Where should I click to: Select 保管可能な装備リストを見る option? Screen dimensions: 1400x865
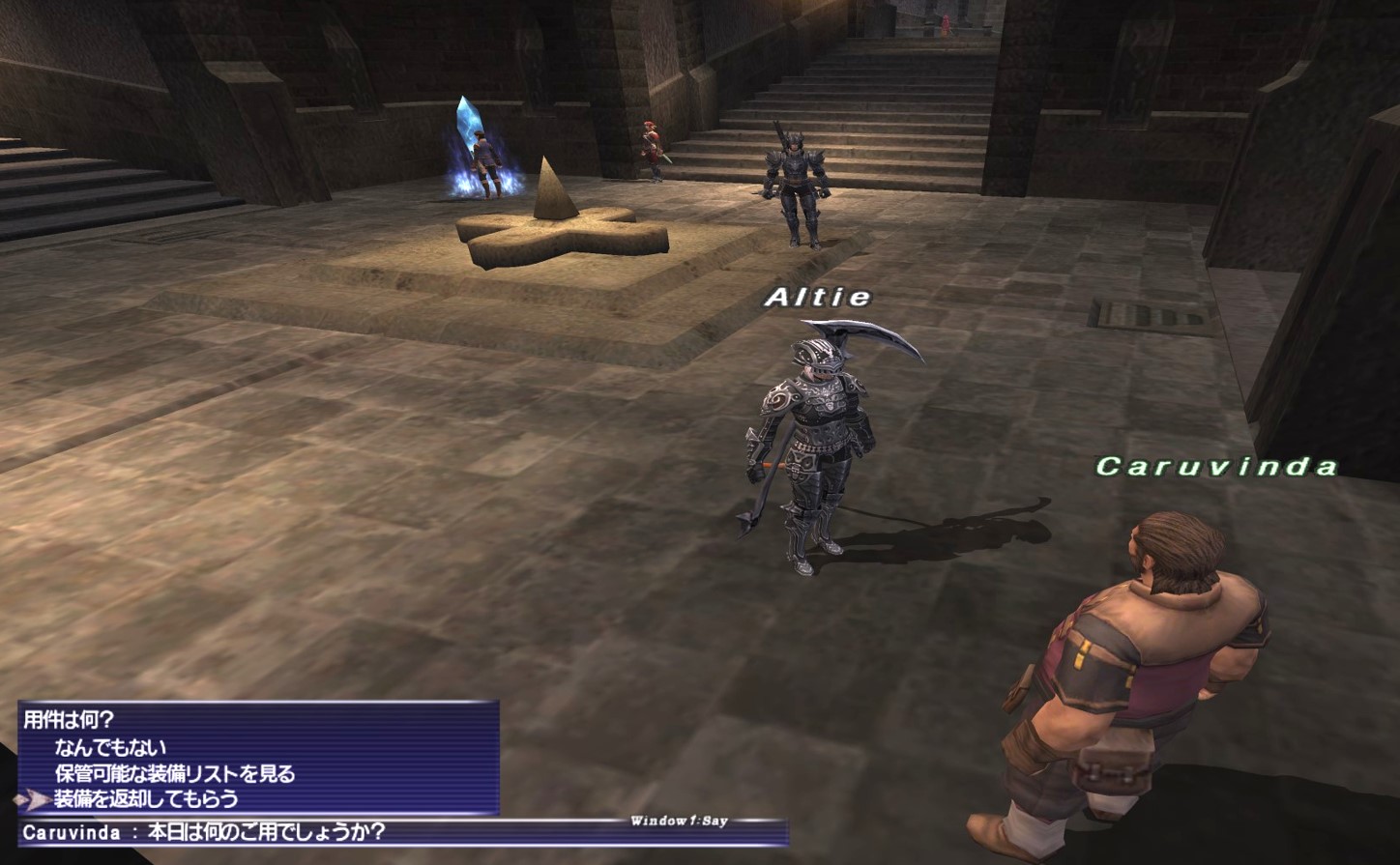174,773
